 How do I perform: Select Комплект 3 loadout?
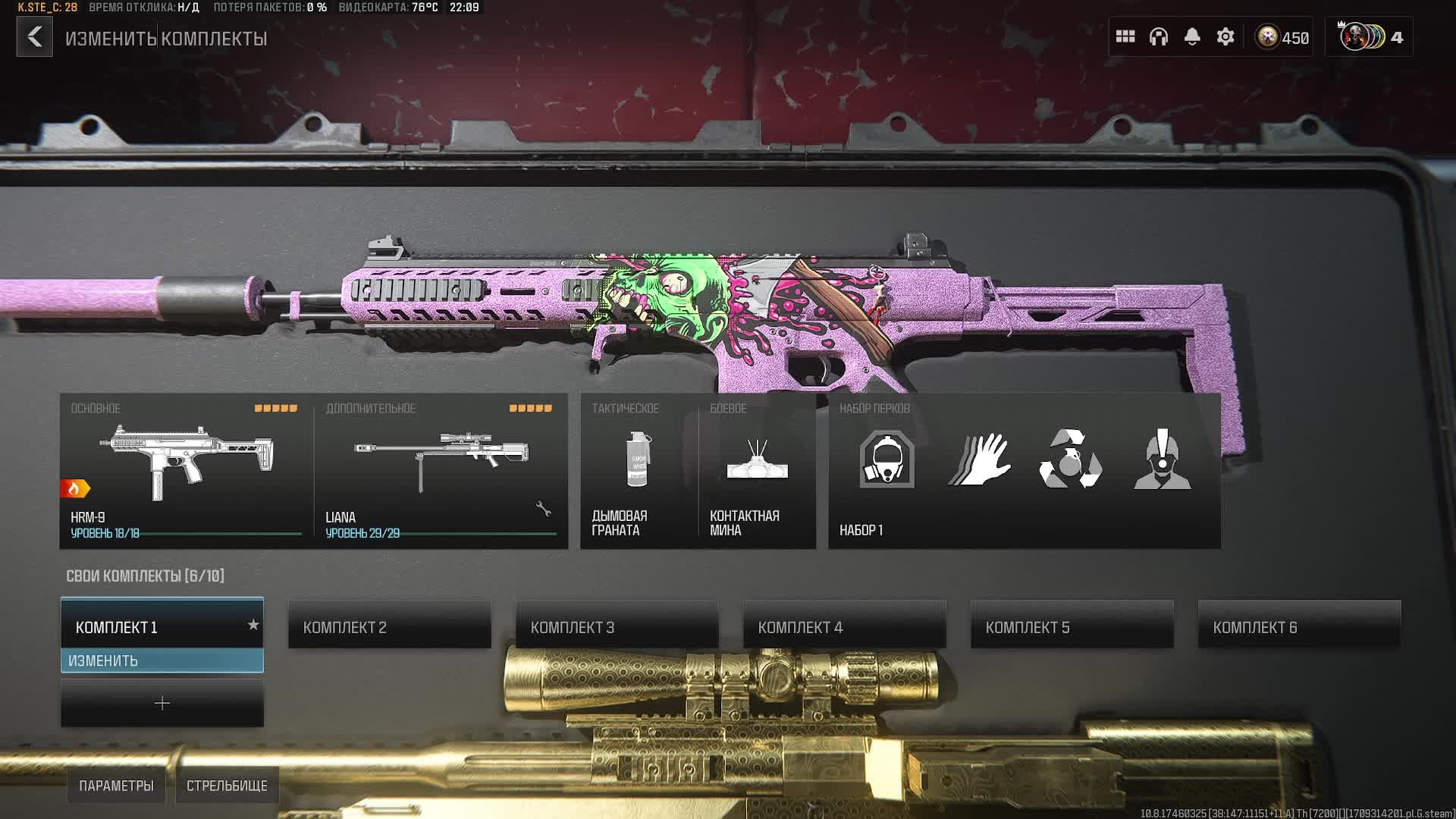point(617,625)
